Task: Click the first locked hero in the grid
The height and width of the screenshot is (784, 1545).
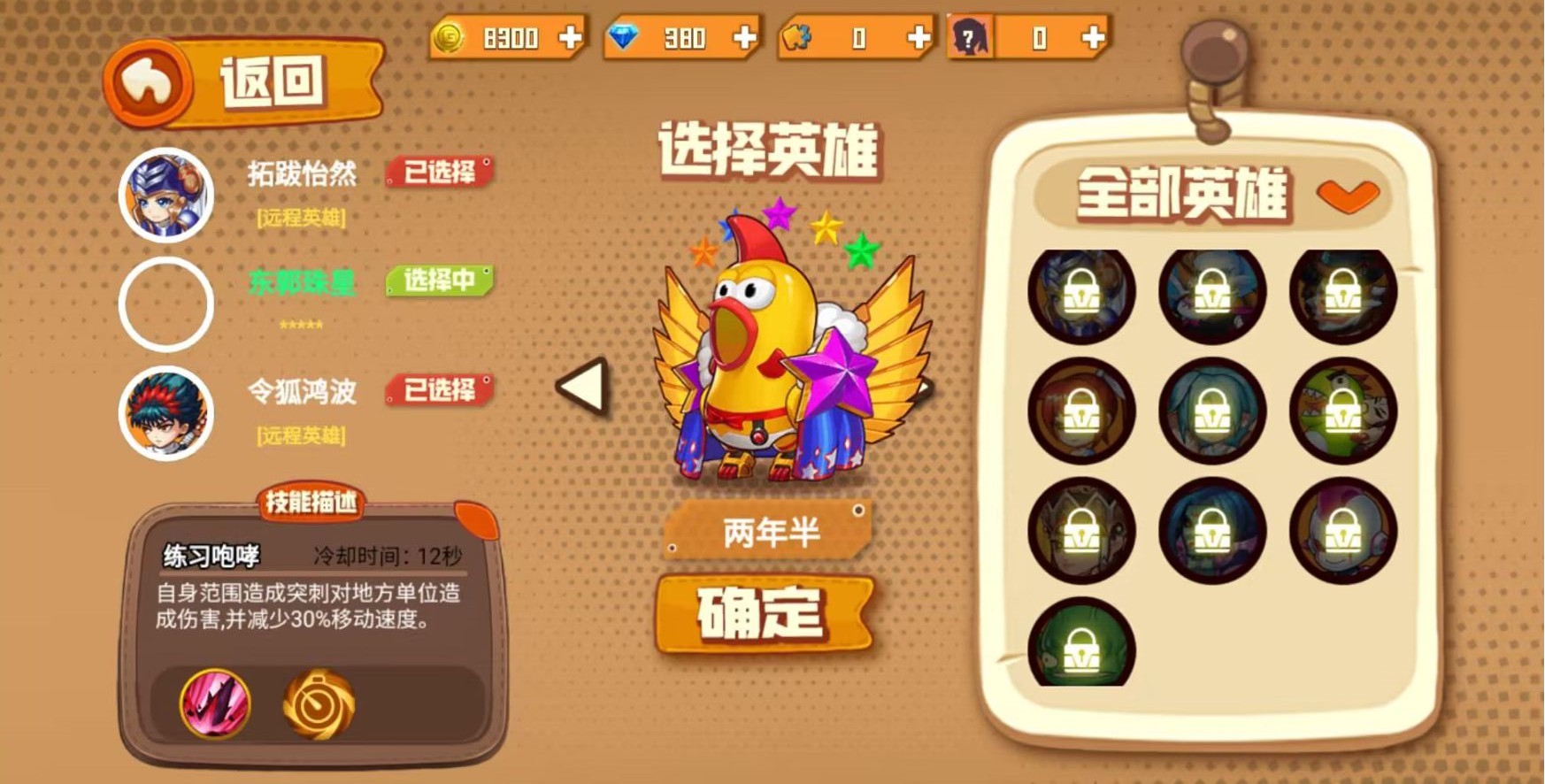Action: click(x=1081, y=296)
